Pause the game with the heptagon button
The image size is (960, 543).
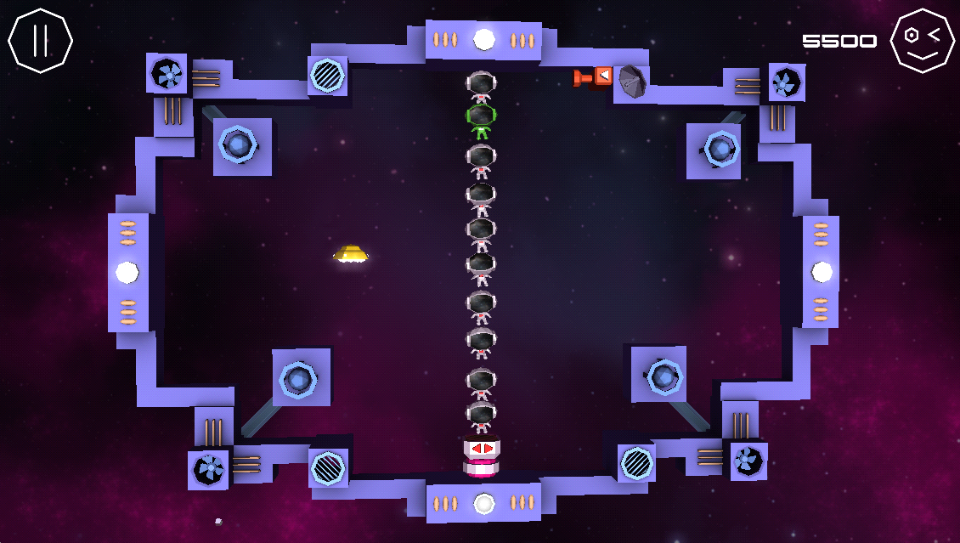41,40
